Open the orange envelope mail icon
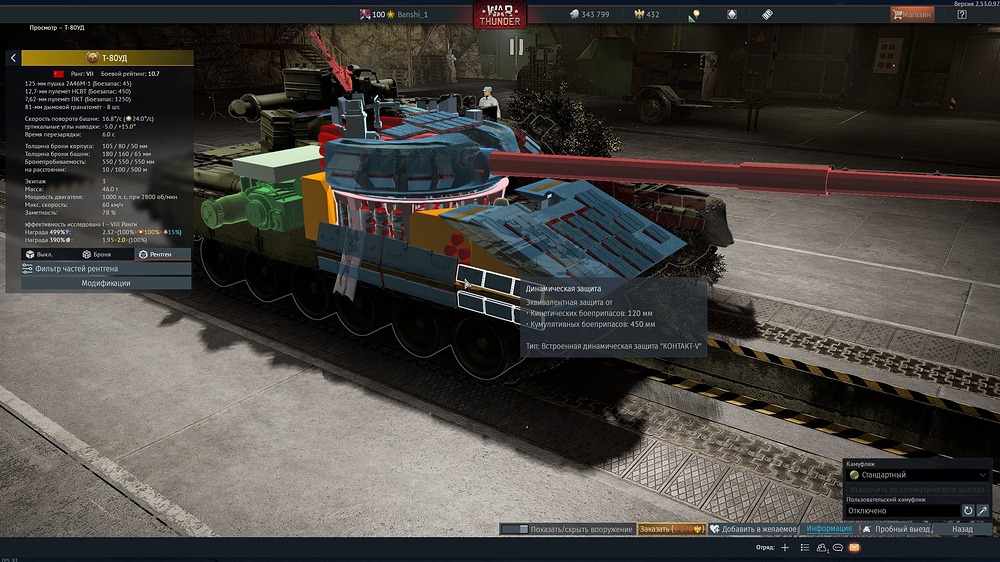The image size is (1000, 562). [x=854, y=548]
